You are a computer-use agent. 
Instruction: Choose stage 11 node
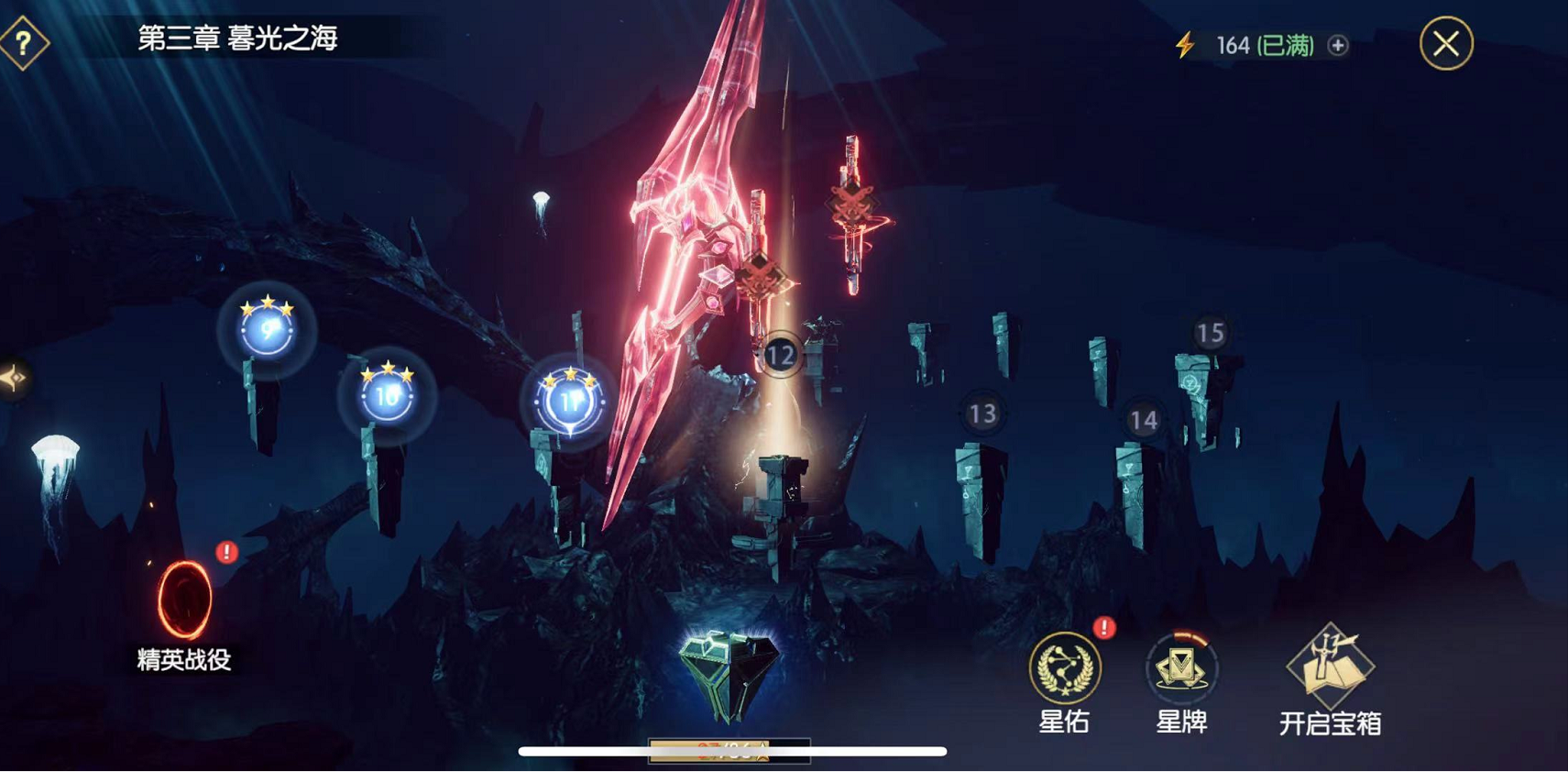[x=569, y=401]
